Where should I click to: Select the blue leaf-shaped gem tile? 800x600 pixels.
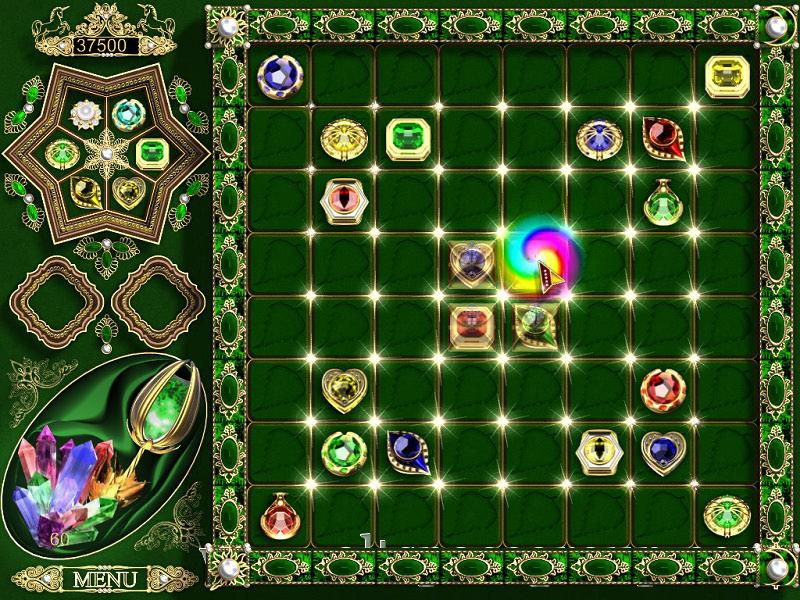tap(407, 452)
